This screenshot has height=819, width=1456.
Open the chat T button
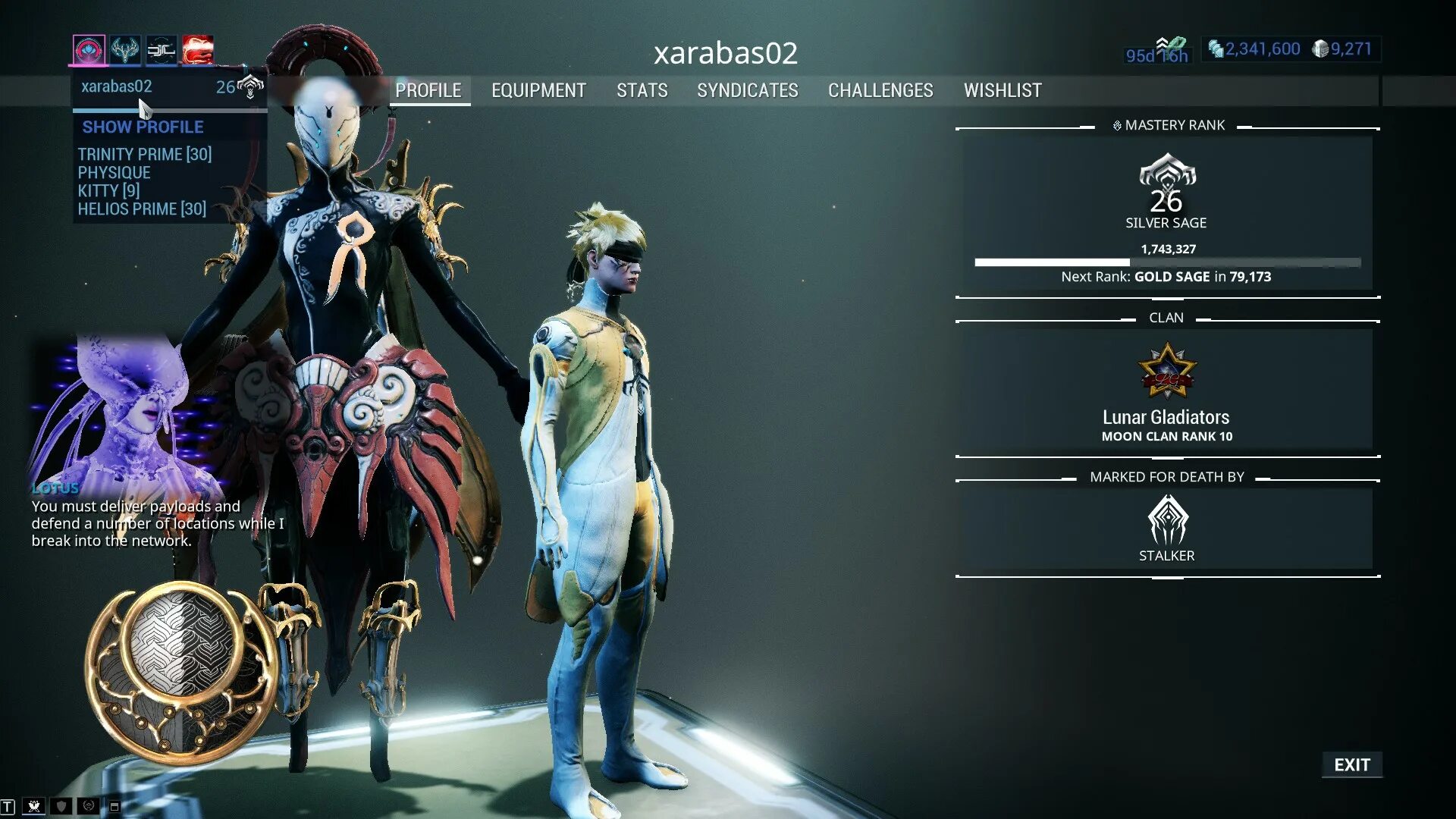(8, 807)
